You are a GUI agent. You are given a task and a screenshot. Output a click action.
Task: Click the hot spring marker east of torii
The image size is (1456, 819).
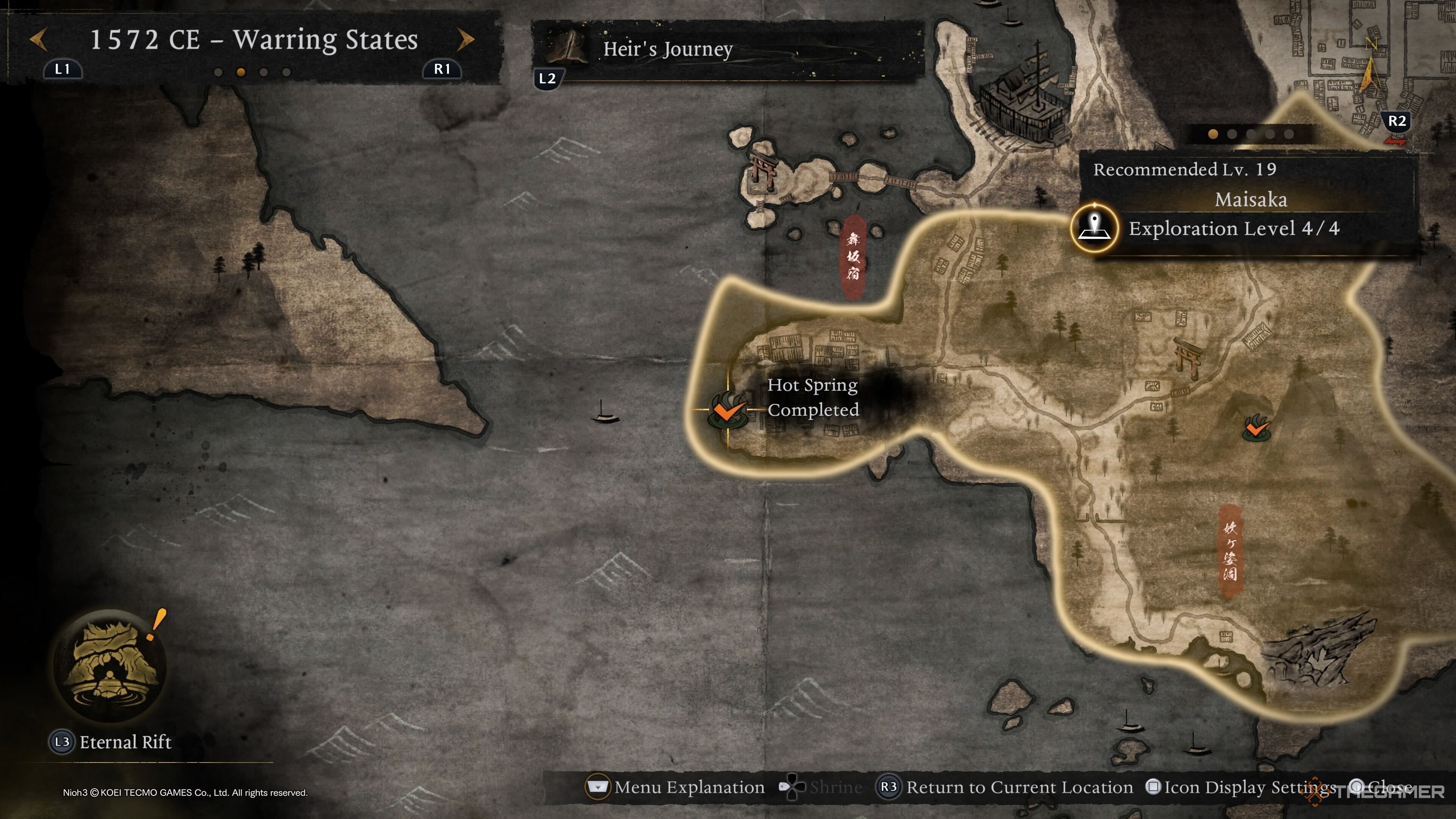[x=1256, y=428]
